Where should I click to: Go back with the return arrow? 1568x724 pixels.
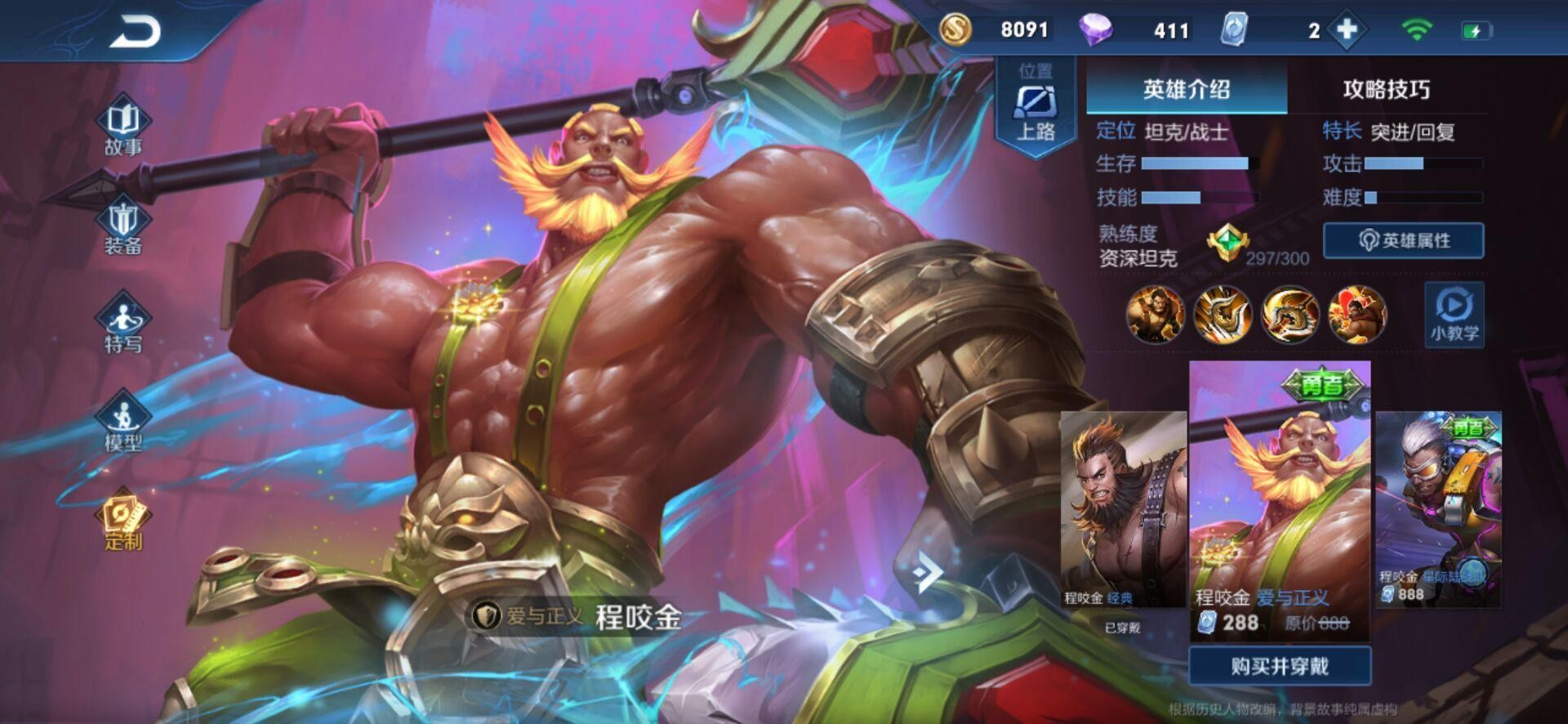coord(136,33)
